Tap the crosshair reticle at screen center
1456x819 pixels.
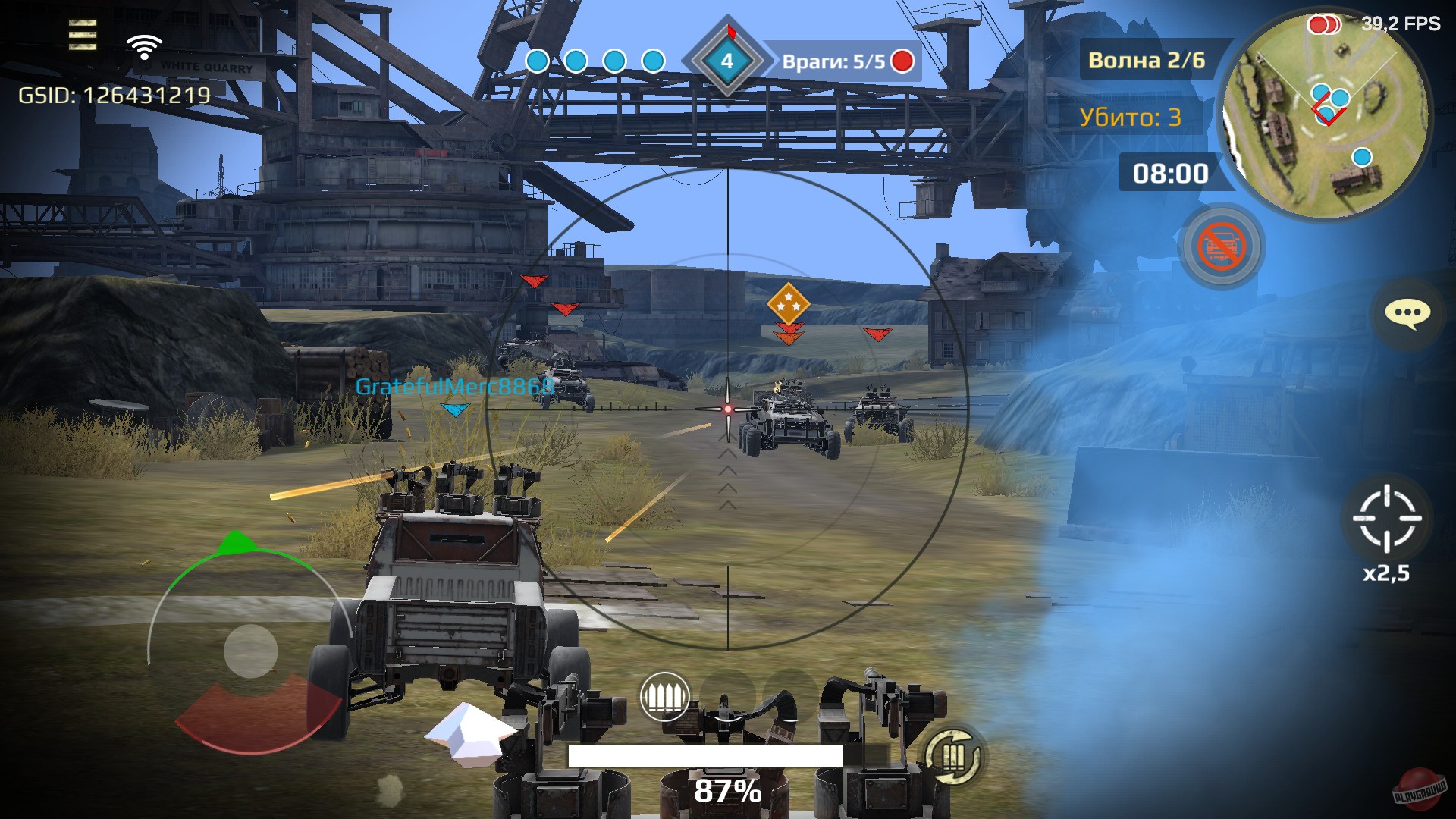729,408
